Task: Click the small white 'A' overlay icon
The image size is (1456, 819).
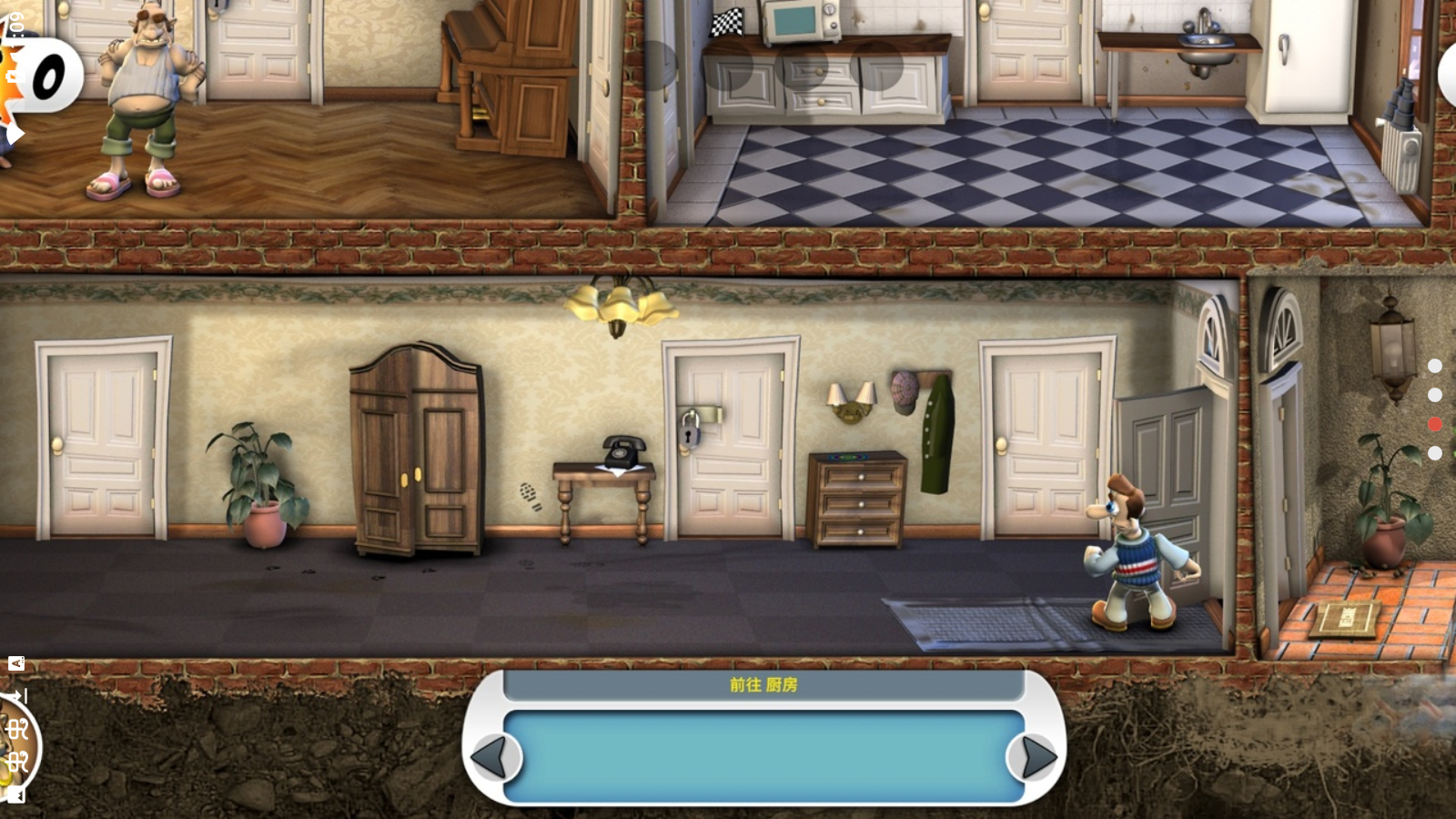Action: pyautogui.click(x=16, y=663)
